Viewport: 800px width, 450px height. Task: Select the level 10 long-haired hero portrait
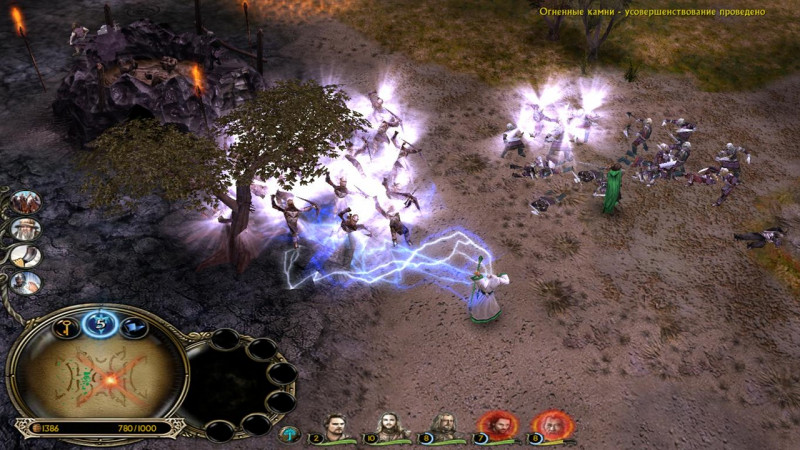coord(392,425)
